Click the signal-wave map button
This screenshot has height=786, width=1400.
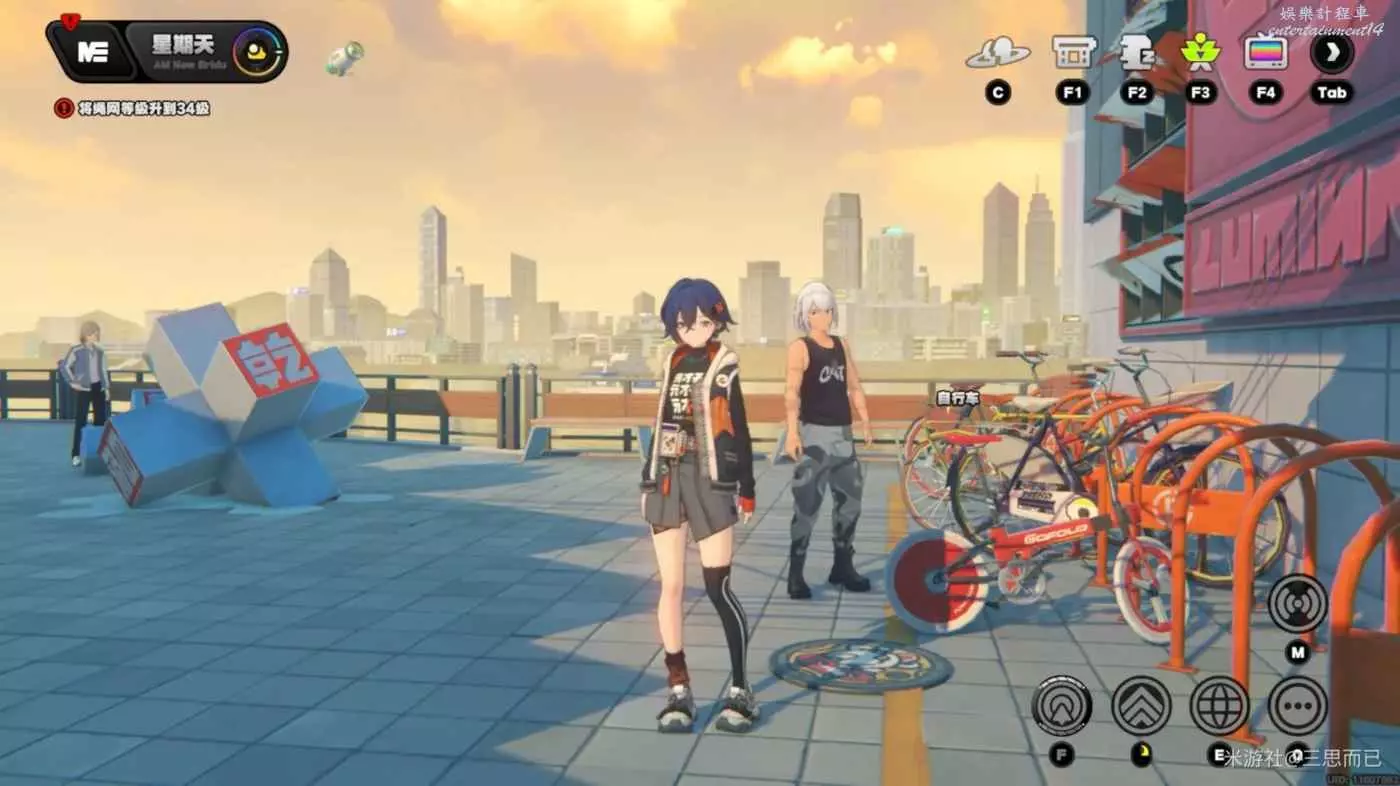(1297, 603)
